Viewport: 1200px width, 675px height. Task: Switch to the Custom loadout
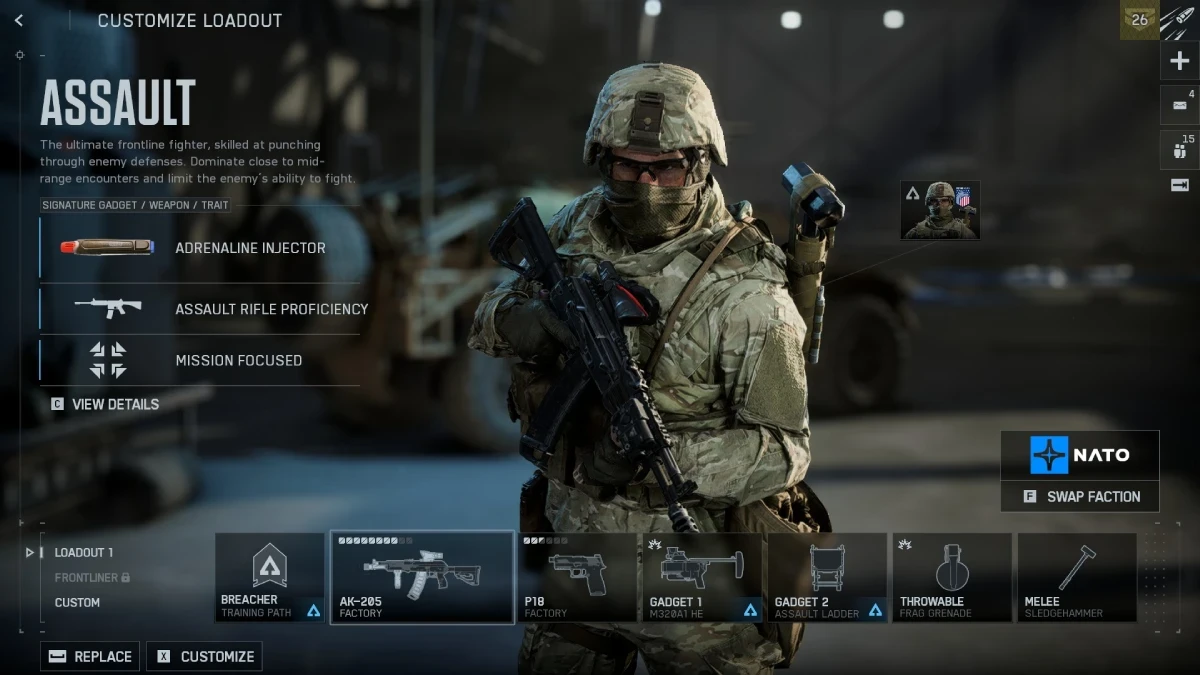(77, 602)
